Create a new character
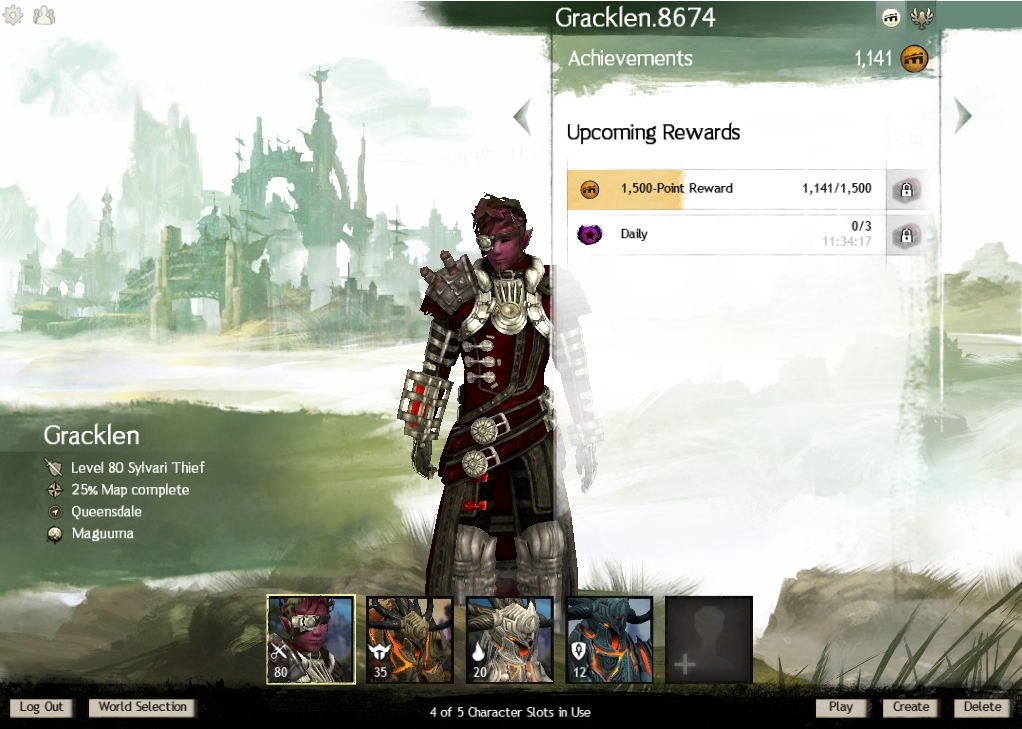 tap(911, 707)
